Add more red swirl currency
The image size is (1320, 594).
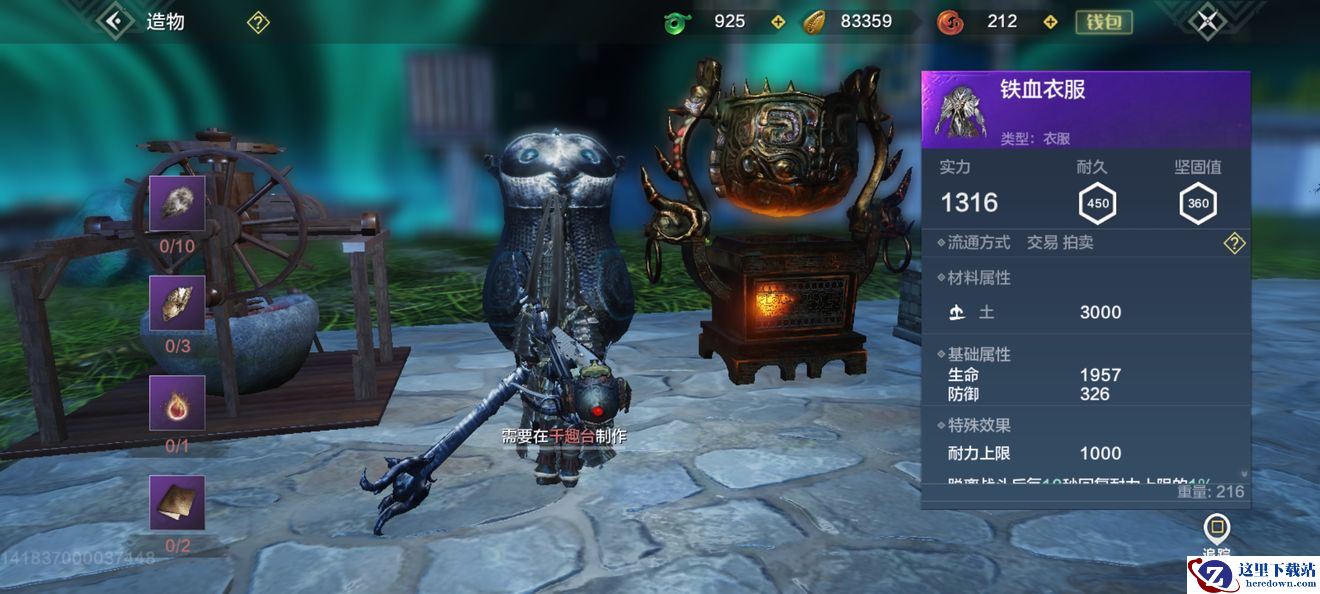coord(1050,22)
